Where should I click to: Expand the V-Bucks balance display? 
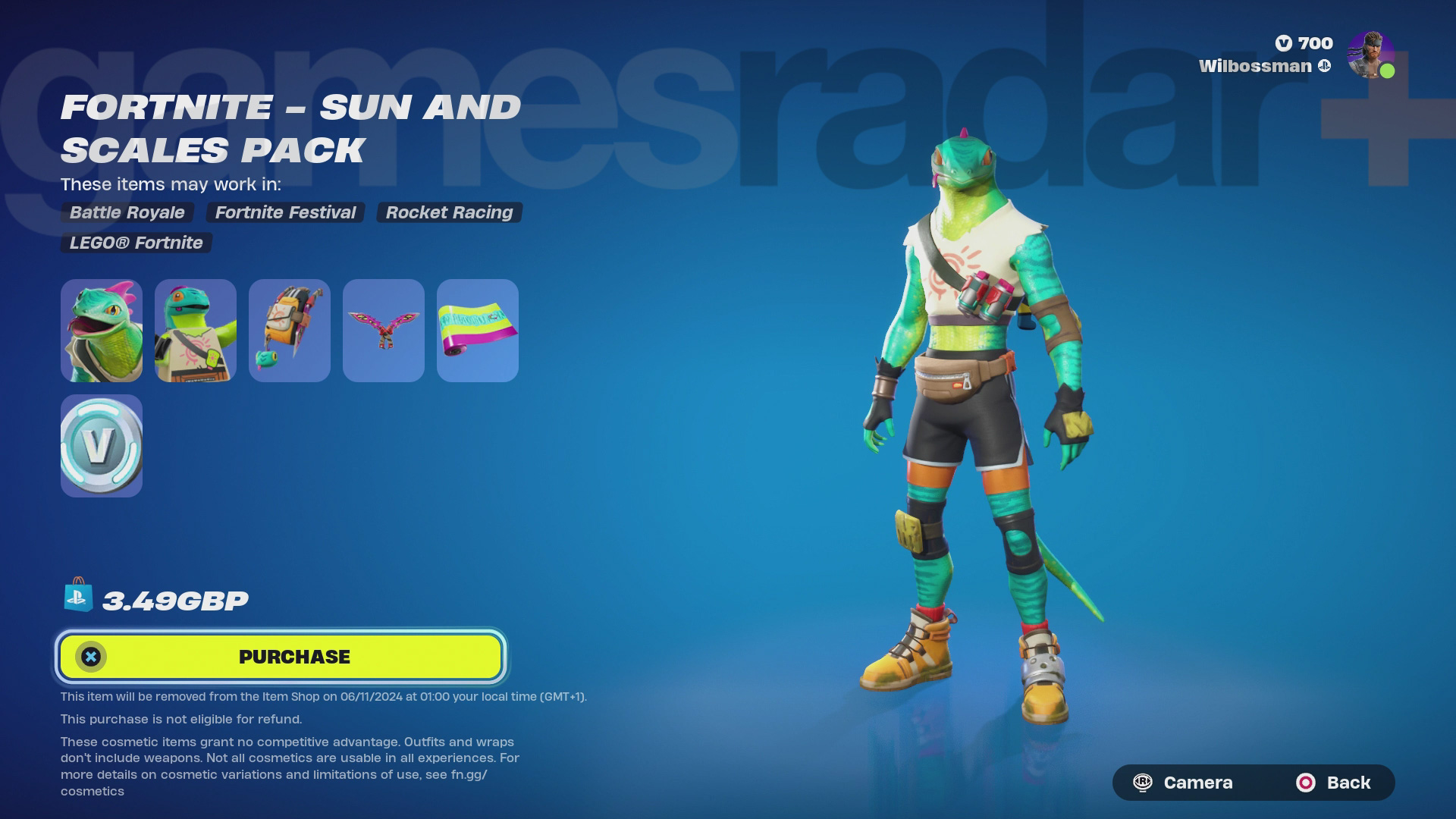coord(1306,43)
